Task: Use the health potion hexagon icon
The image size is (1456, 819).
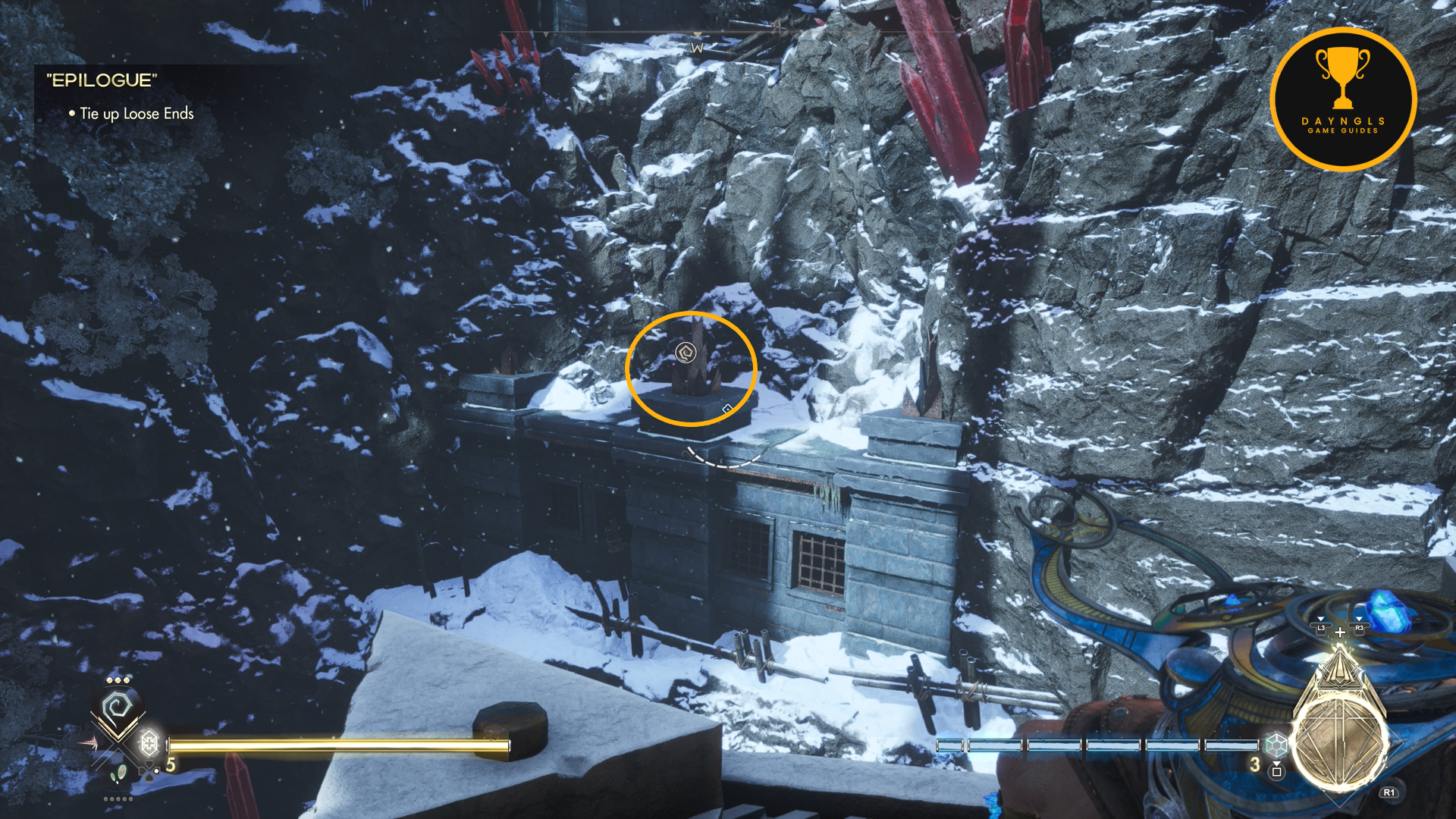Action: (149, 742)
